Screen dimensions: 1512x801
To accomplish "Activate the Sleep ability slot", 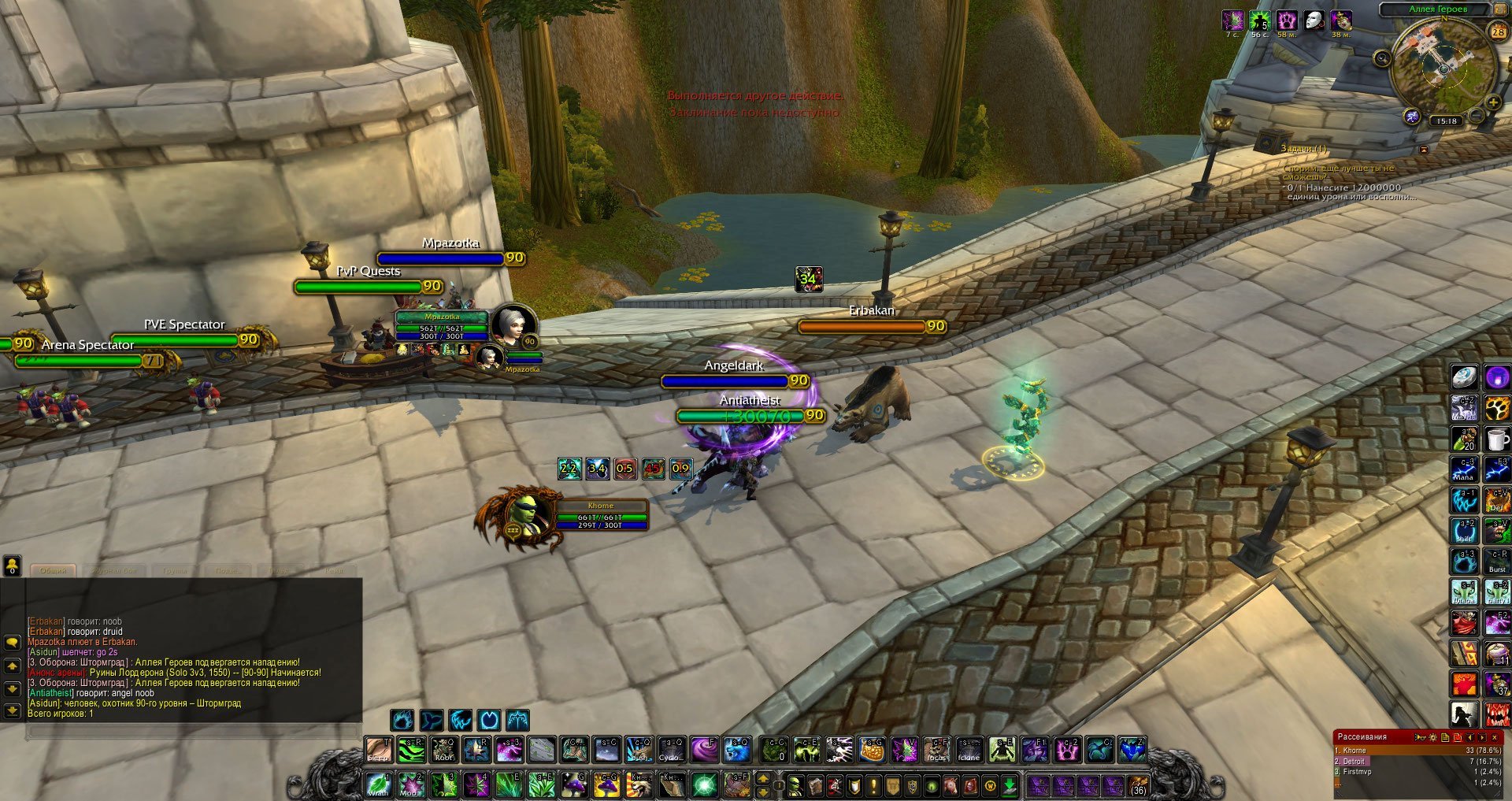I will click(x=379, y=750).
